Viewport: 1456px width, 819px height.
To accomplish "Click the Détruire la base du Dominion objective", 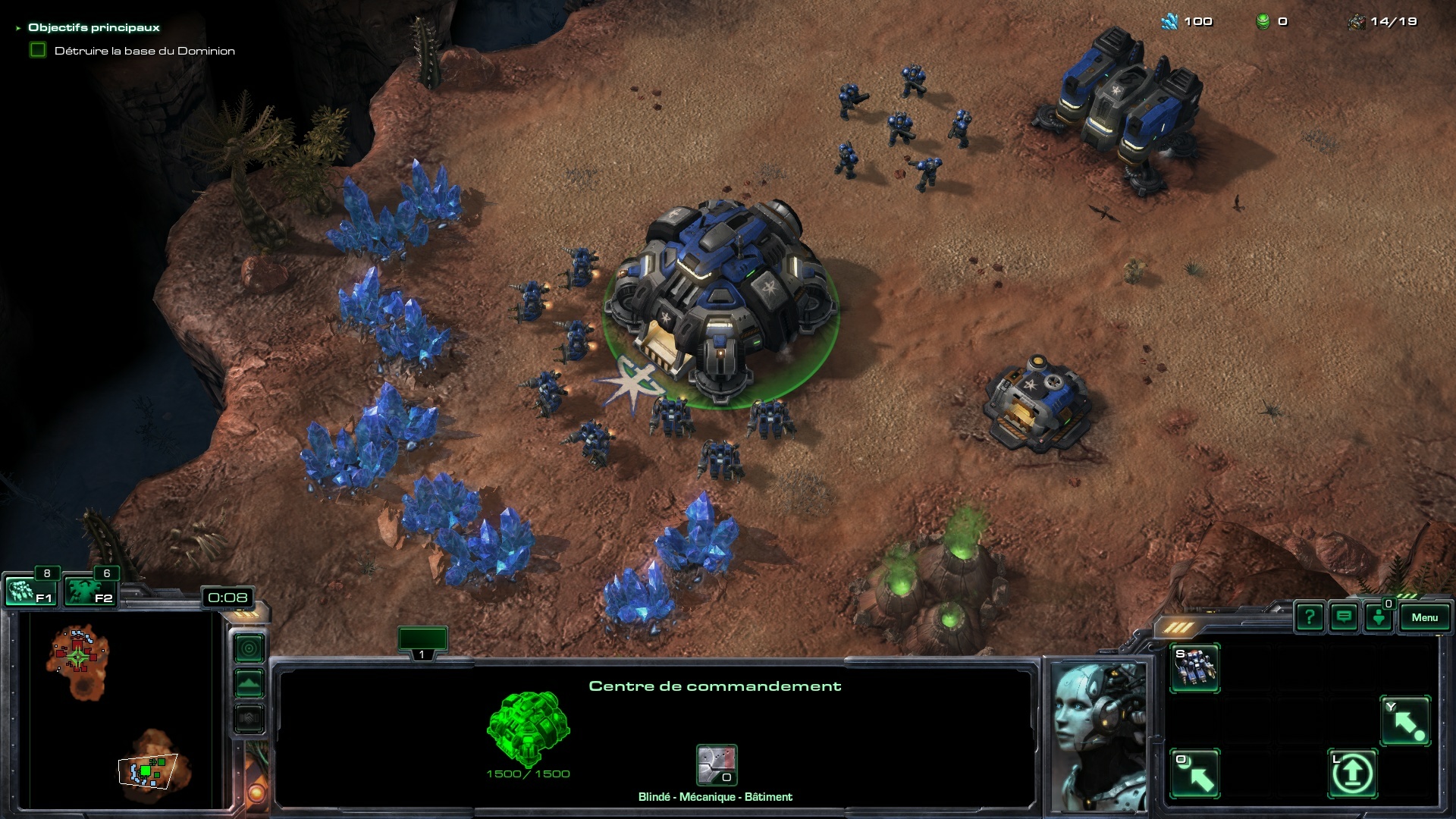I will pyautogui.click(x=144, y=51).
